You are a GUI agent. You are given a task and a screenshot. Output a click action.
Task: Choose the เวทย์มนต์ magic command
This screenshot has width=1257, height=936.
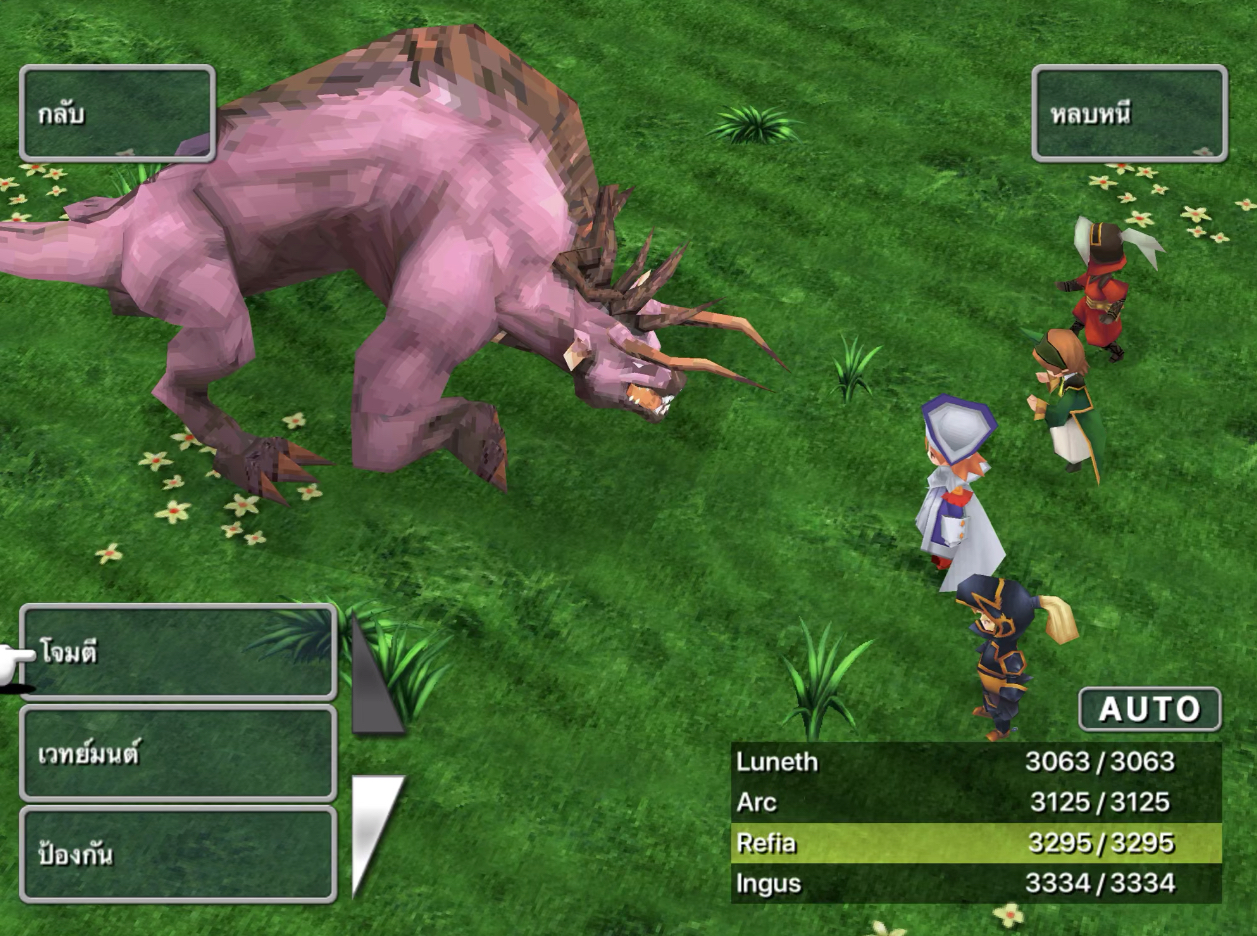[x=178, y=753]
